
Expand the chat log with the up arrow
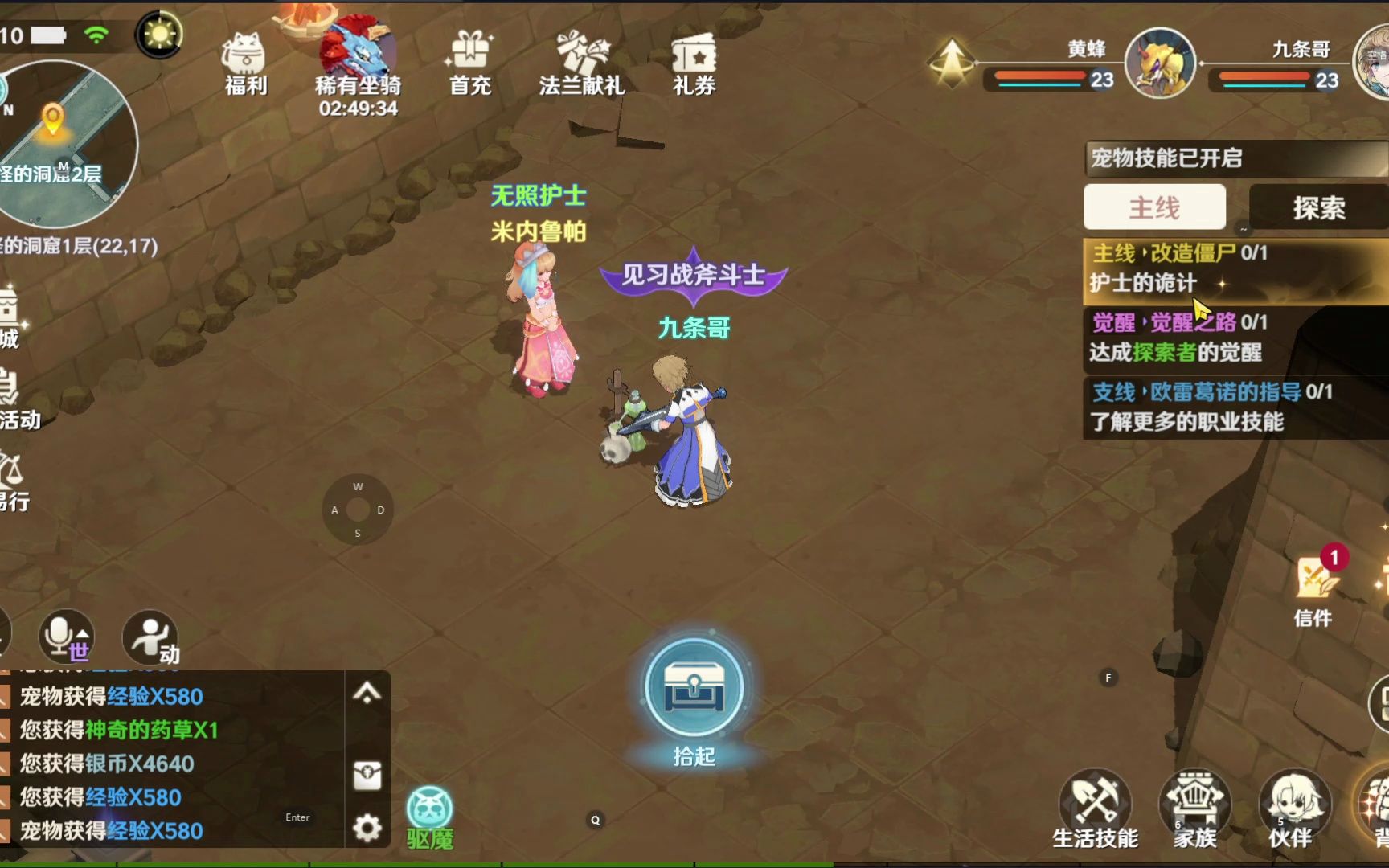(367, 693)
